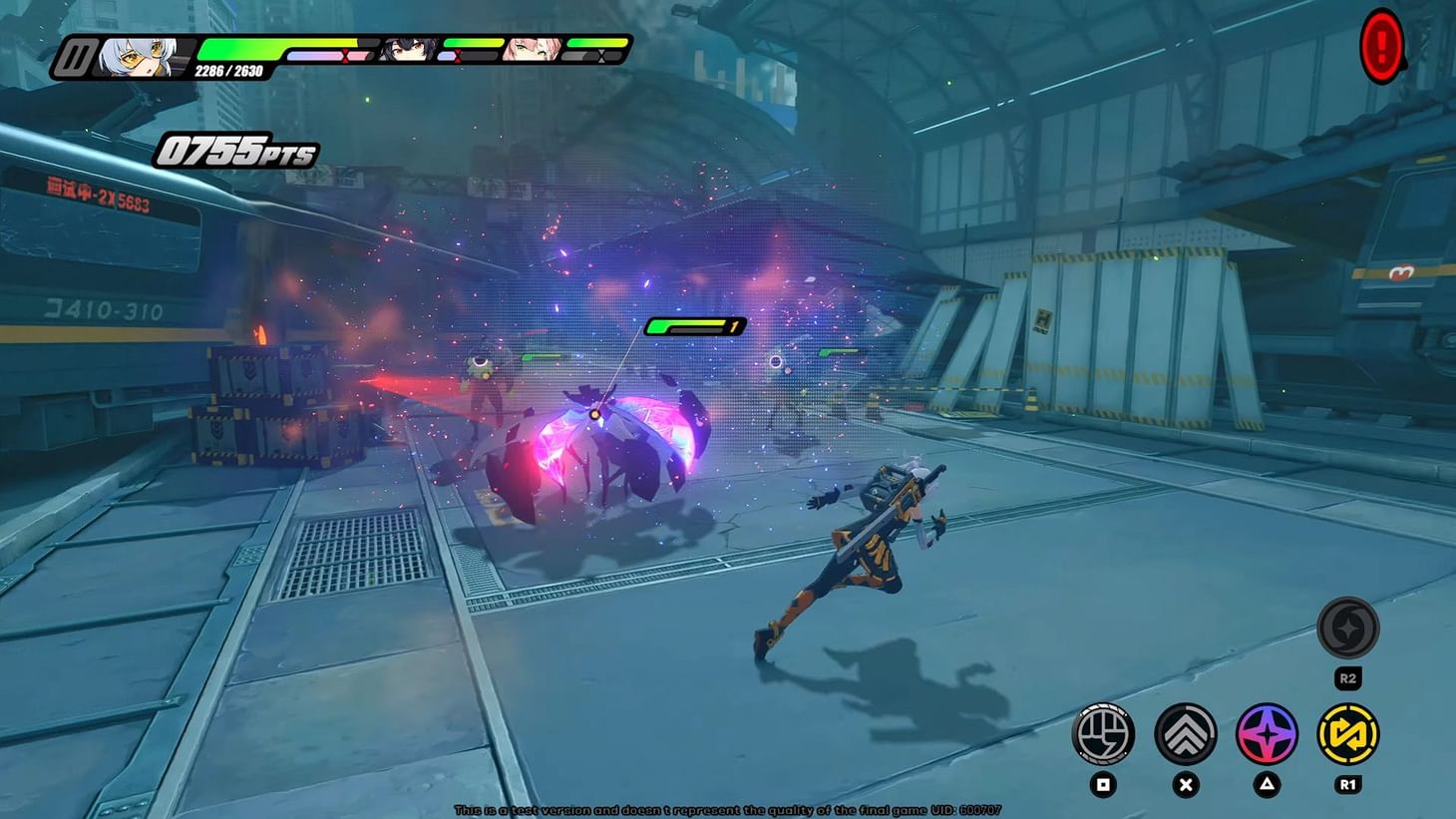Click the square controller button prompt
This screenshot has width=1456, height=819.
coord(1104,786)
